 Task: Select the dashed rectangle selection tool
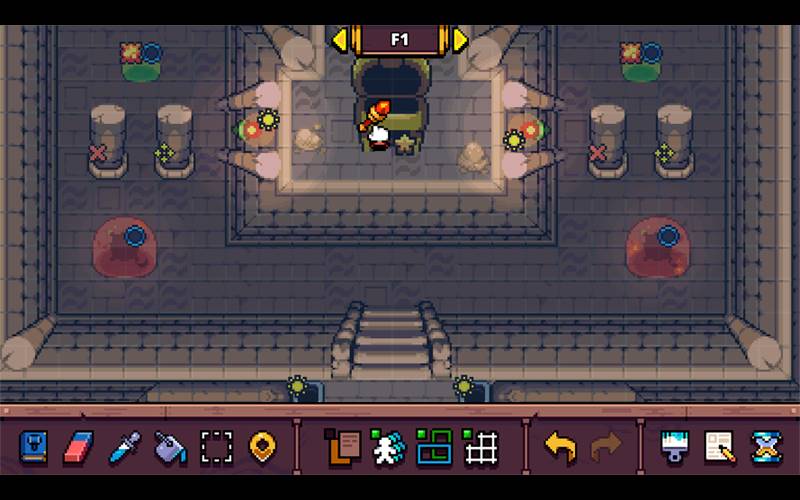coord(216,448)
